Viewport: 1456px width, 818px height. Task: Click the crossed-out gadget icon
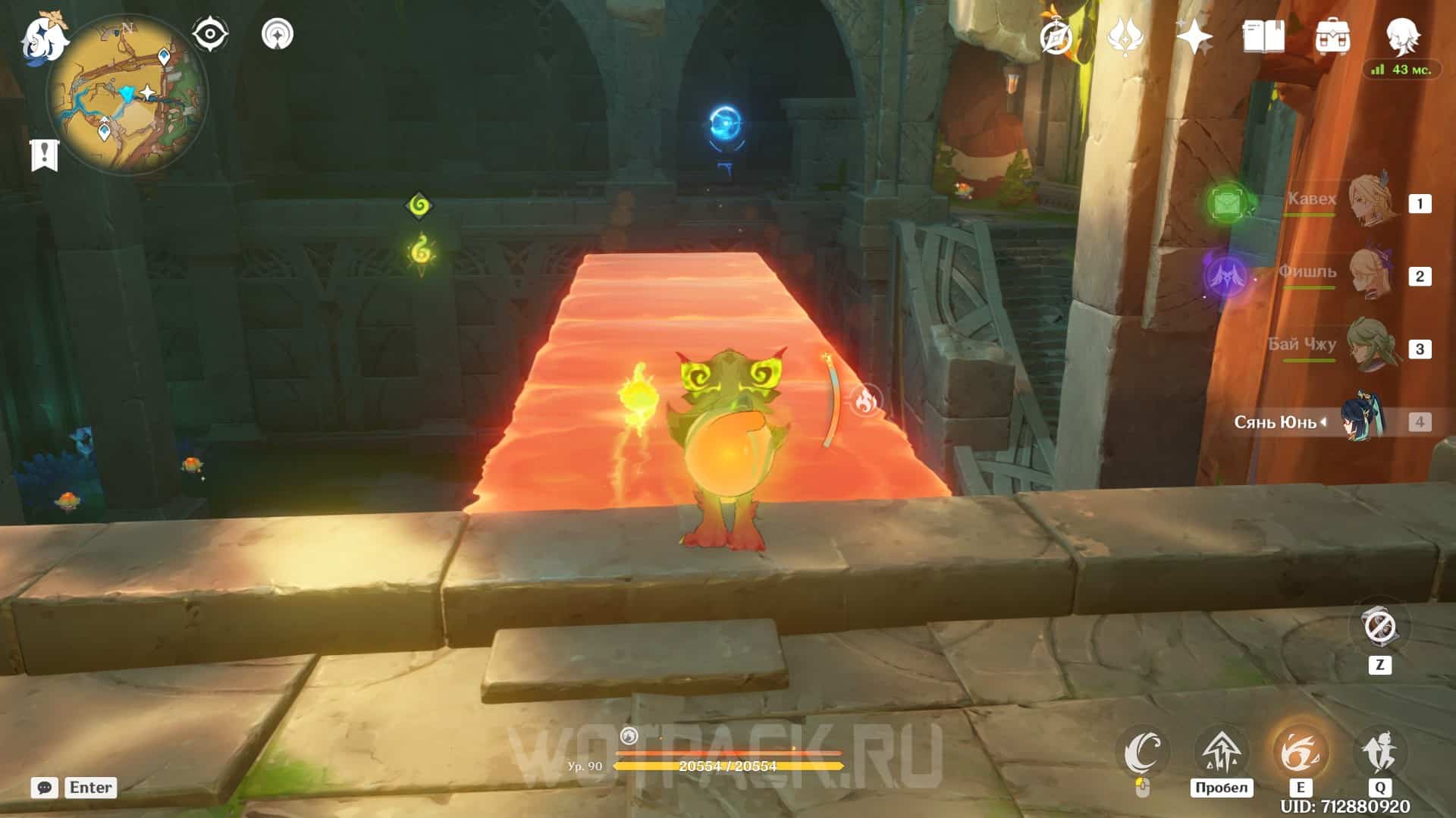coord(1379,628)
